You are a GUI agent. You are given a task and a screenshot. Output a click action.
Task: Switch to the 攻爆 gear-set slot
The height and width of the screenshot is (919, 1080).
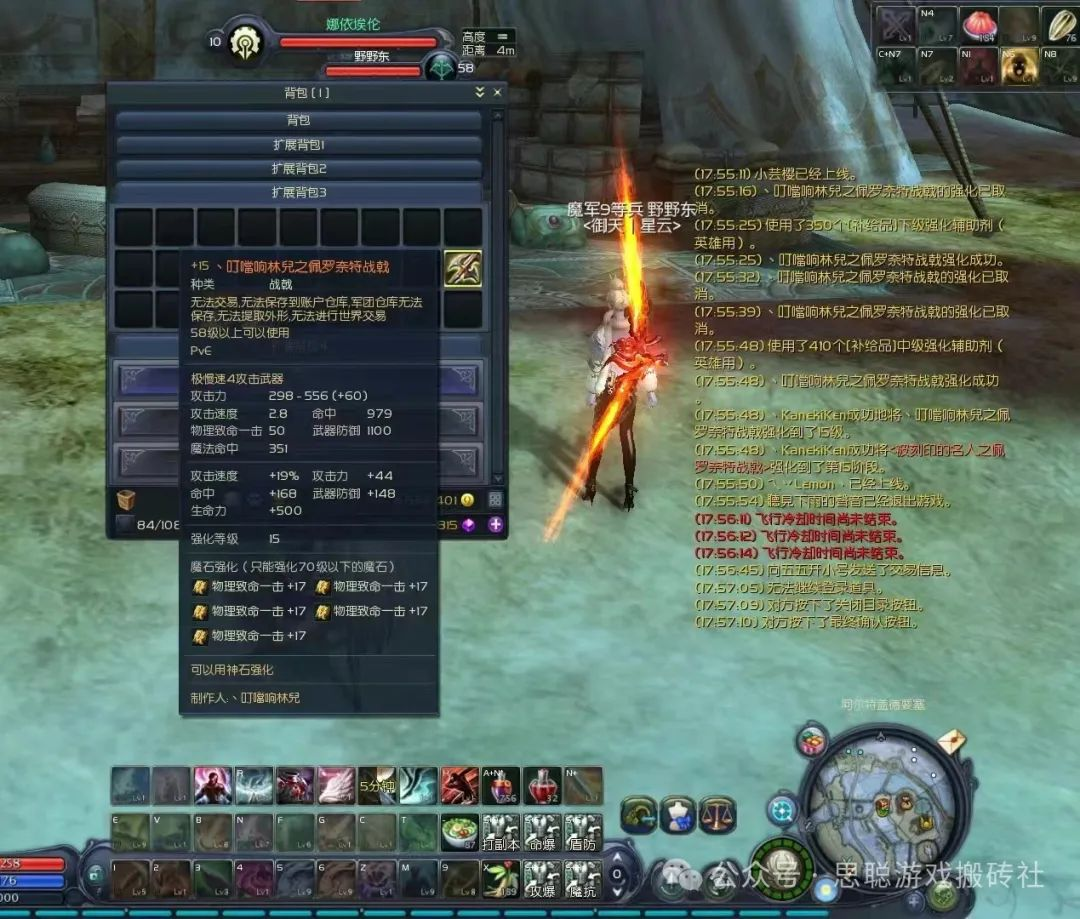point(542,878)
